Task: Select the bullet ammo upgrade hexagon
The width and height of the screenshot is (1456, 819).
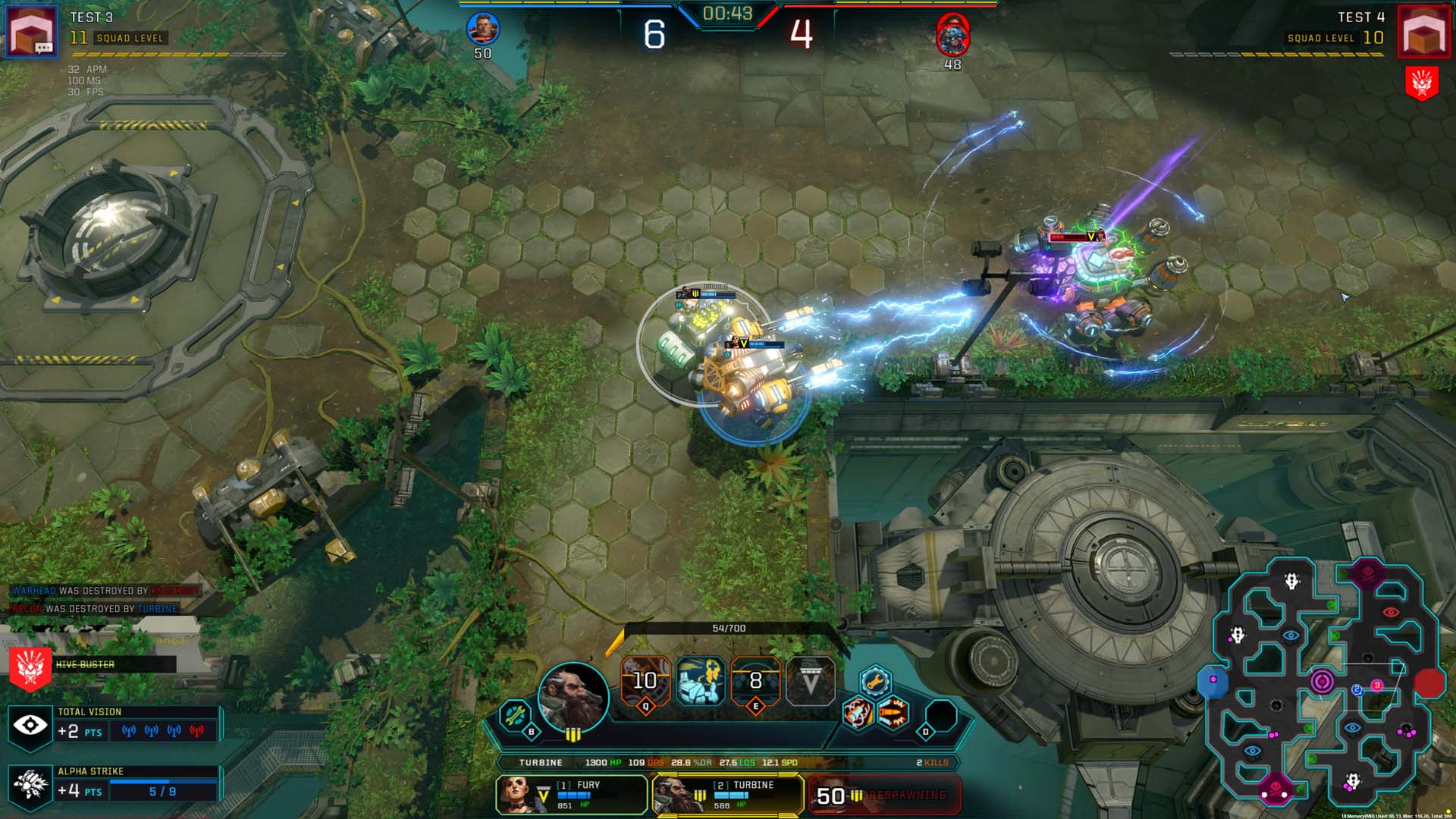Action: click(893, 713)
